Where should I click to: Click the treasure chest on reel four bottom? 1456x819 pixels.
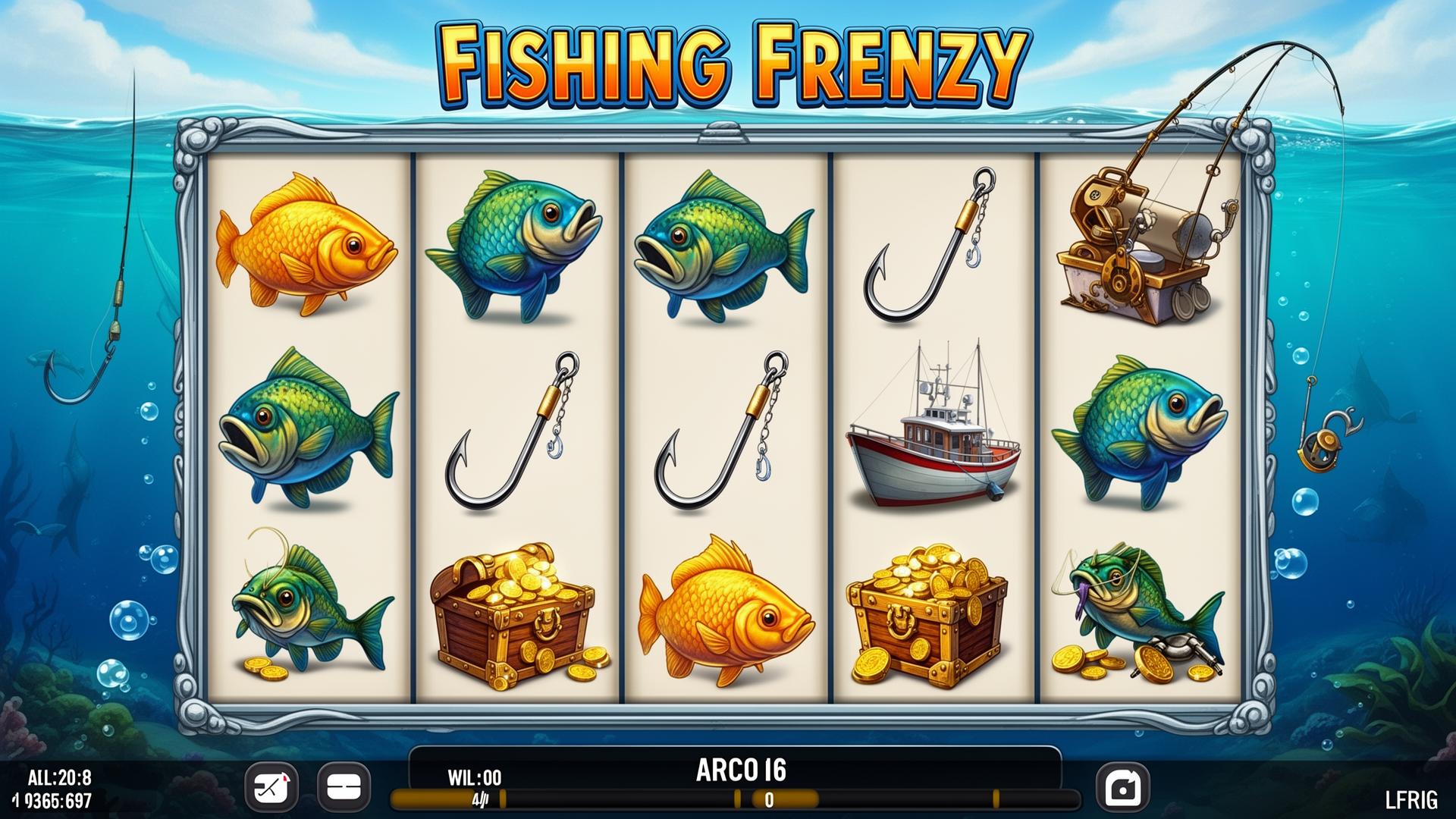pyautogui.click(x=925, y=614)
